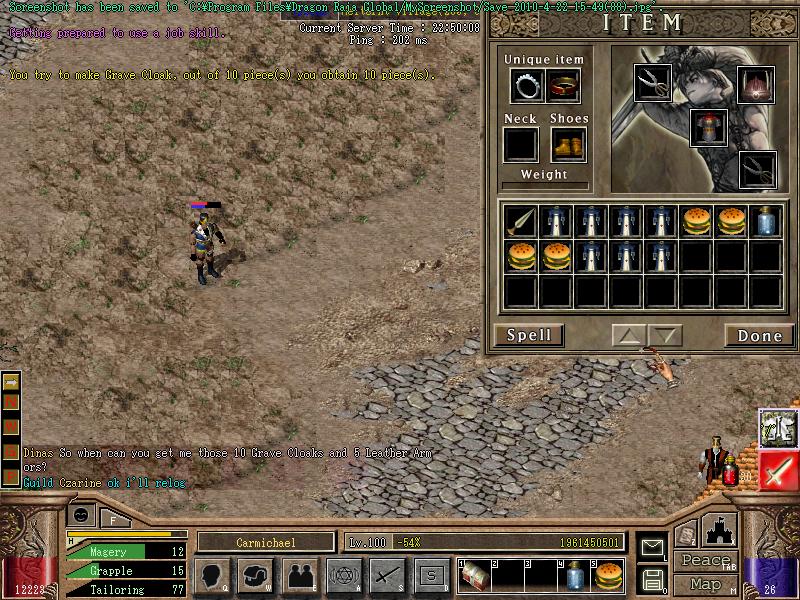Select the equipped chest armor slot

(x=708, y=127)
